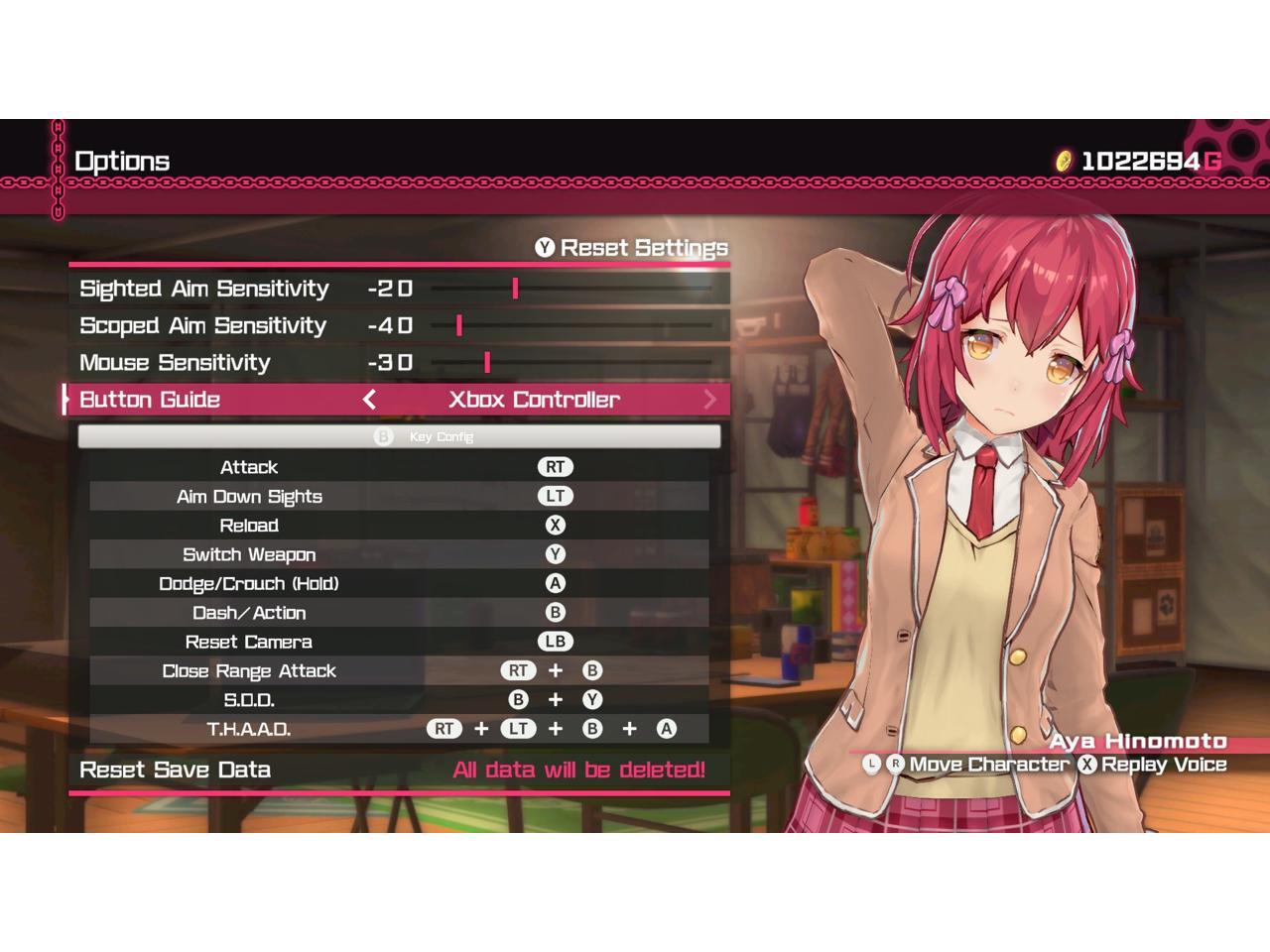The height and width of the screenshot is (952, 1270).
Task: Choose the Reload binding row
Action: [399, 526]
